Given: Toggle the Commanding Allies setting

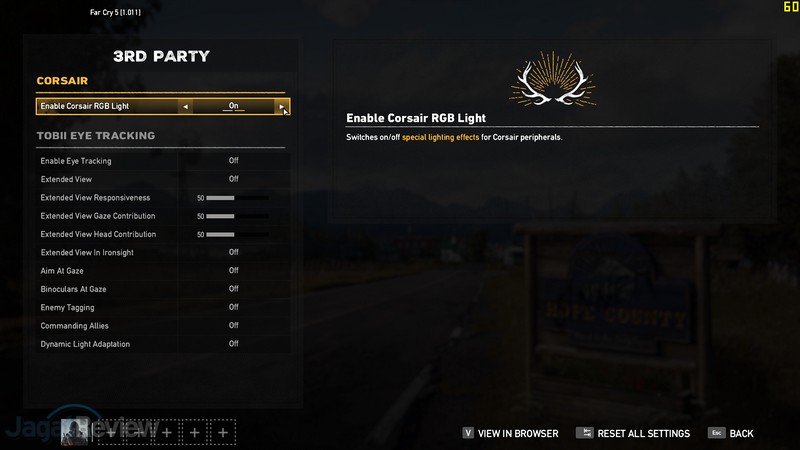Looking at the screenshot, I should point(233,326).
